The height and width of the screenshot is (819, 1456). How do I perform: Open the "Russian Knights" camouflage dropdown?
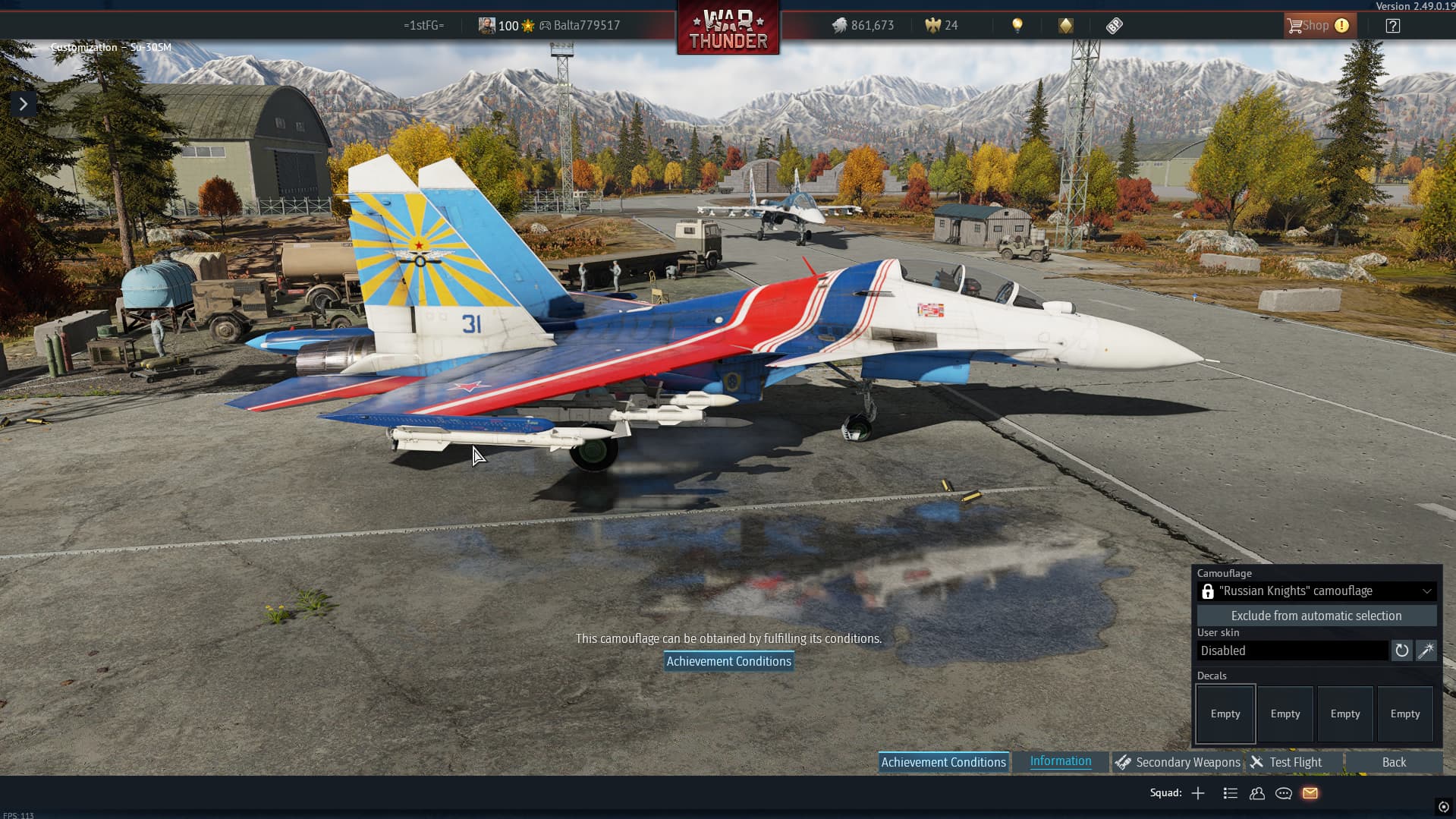pyautogui.click(x=1316, y=591)
